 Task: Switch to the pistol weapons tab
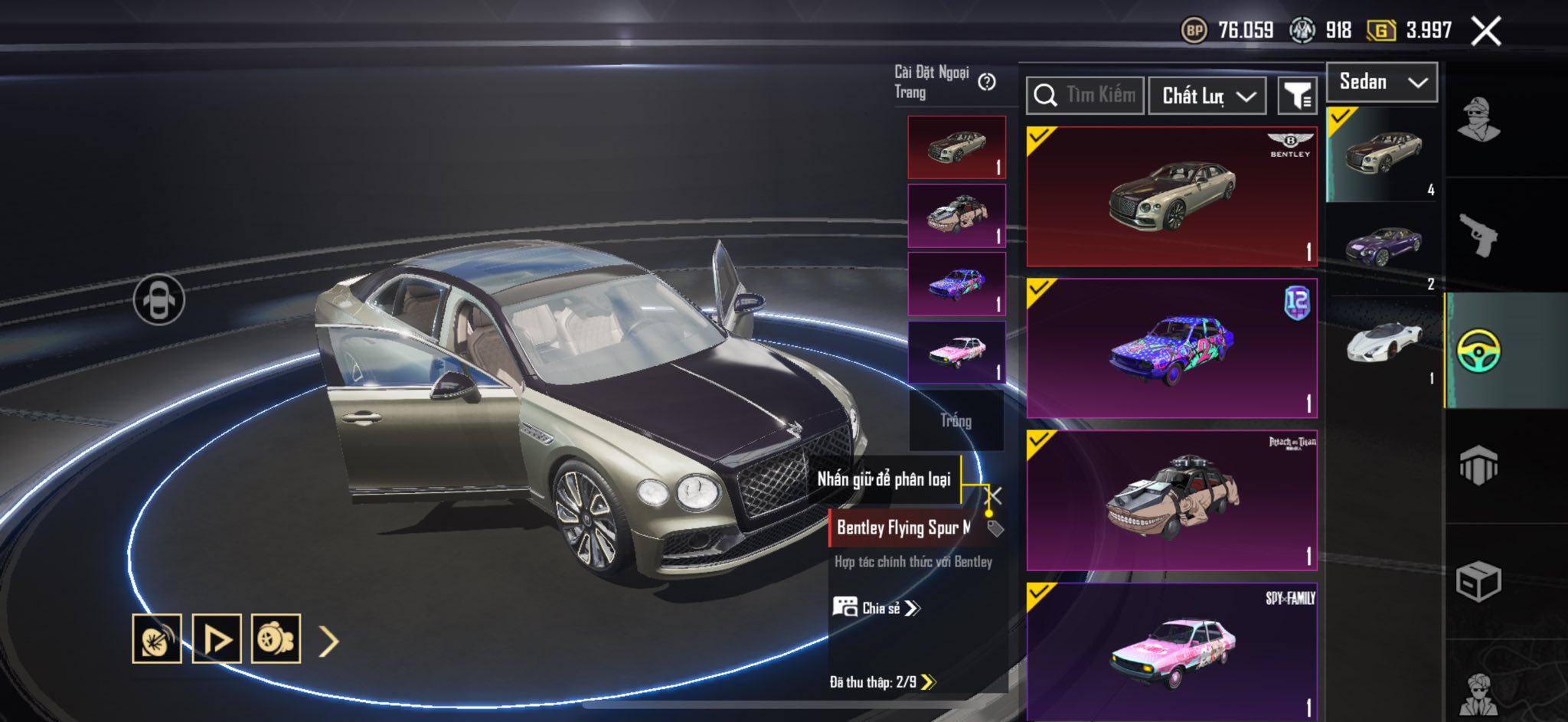click(x=1478, y=235)
